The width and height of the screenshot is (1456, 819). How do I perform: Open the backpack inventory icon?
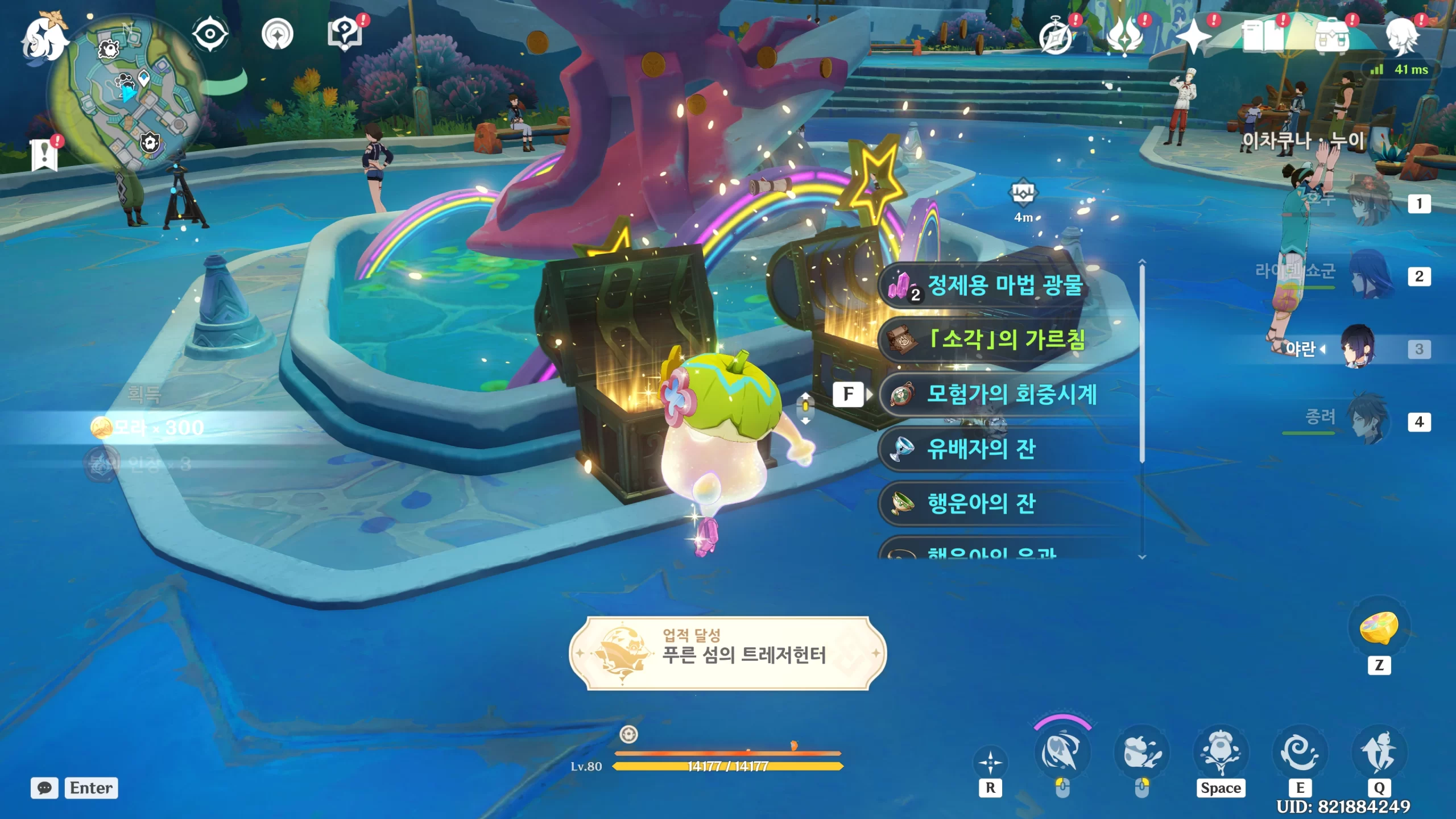pyautogui.click(x=1332, y=38)
